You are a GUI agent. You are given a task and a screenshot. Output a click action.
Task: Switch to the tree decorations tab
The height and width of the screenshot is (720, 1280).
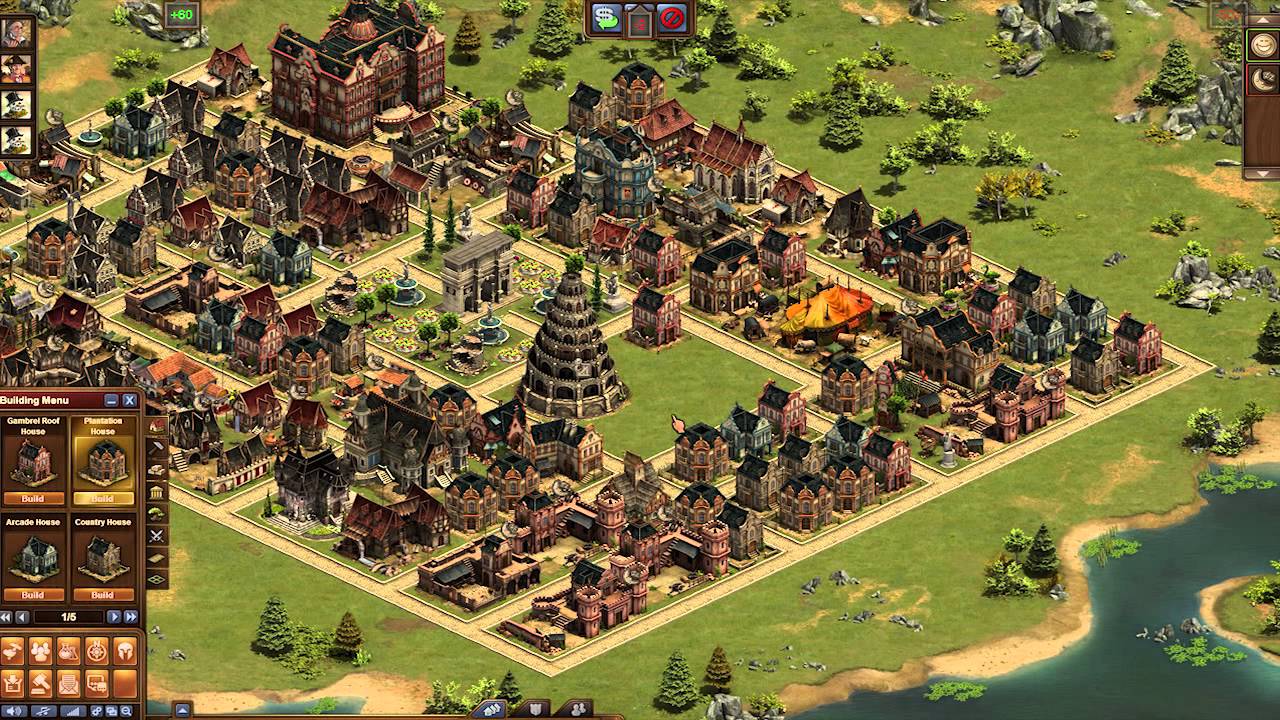pyautogui.click(x=157, y=514)
